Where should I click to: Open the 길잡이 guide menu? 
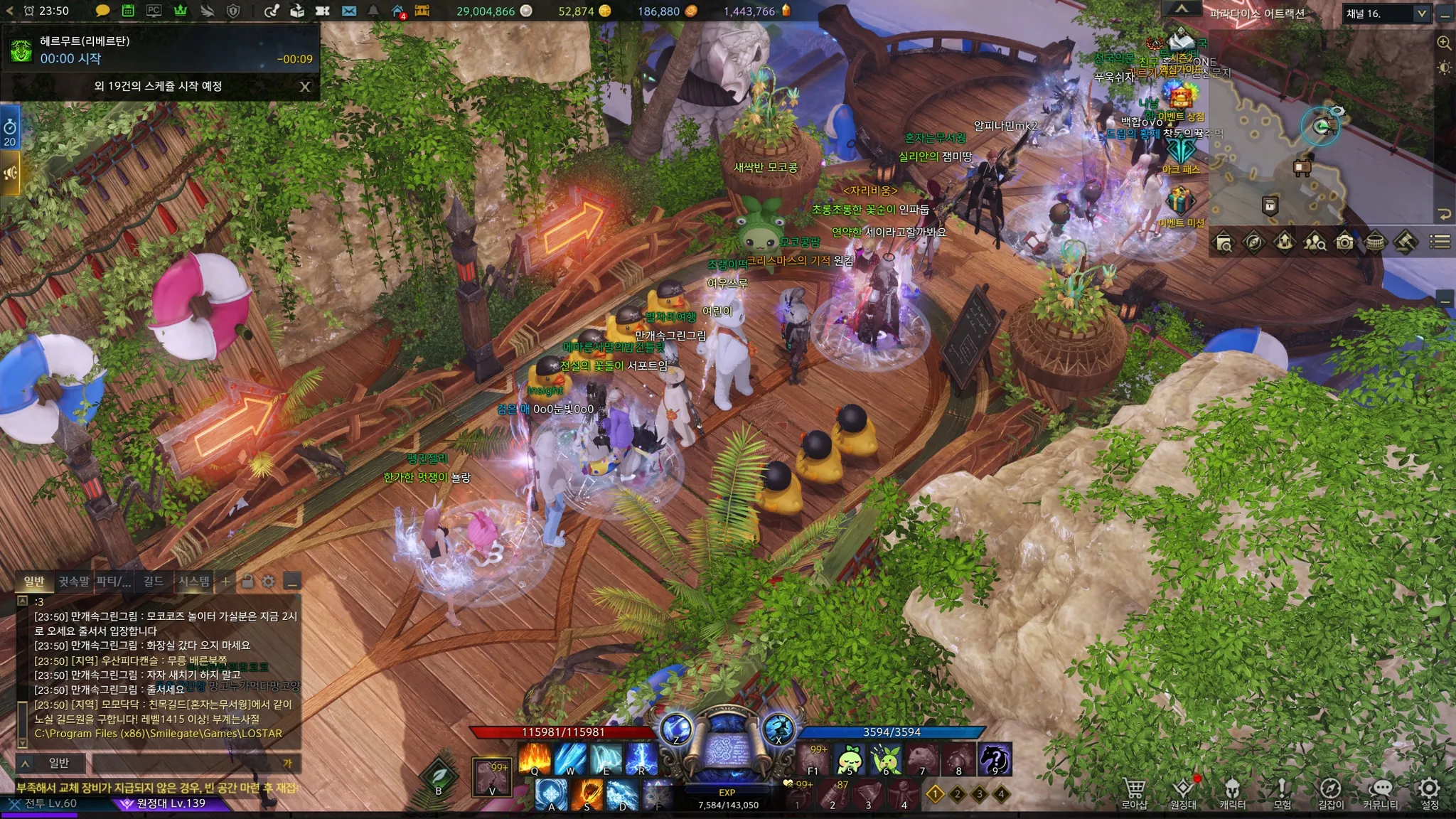[x=1331, y=792]
